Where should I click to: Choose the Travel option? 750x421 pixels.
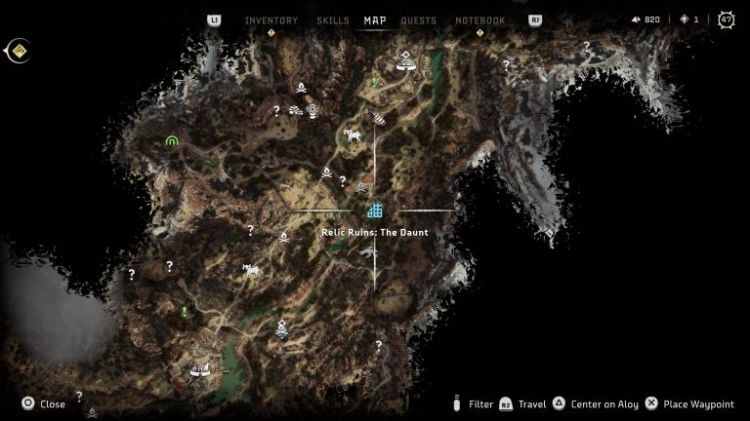(531, 404)
